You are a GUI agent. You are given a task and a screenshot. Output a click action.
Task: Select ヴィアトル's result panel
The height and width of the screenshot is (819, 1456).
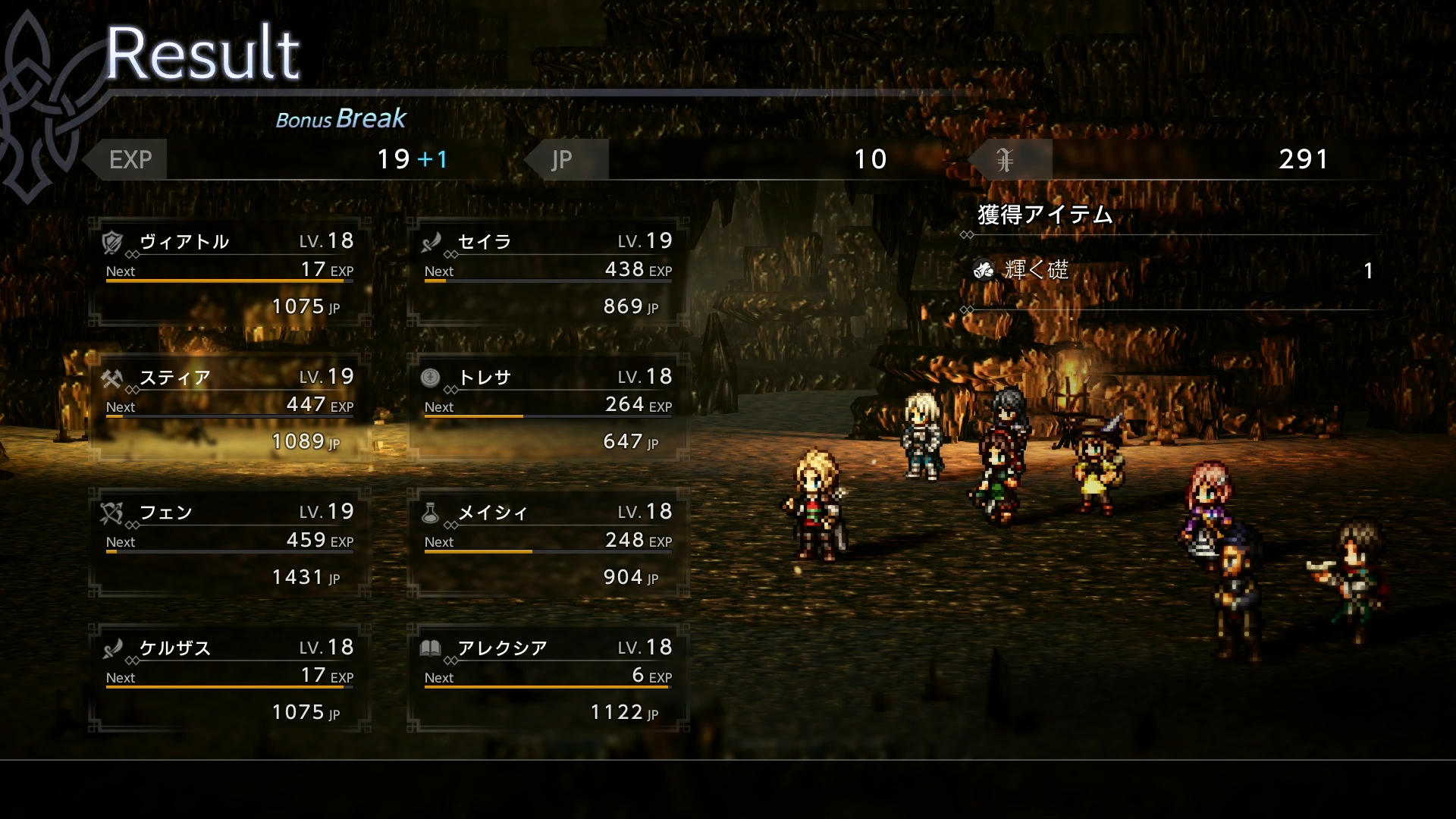click(229, 273)
